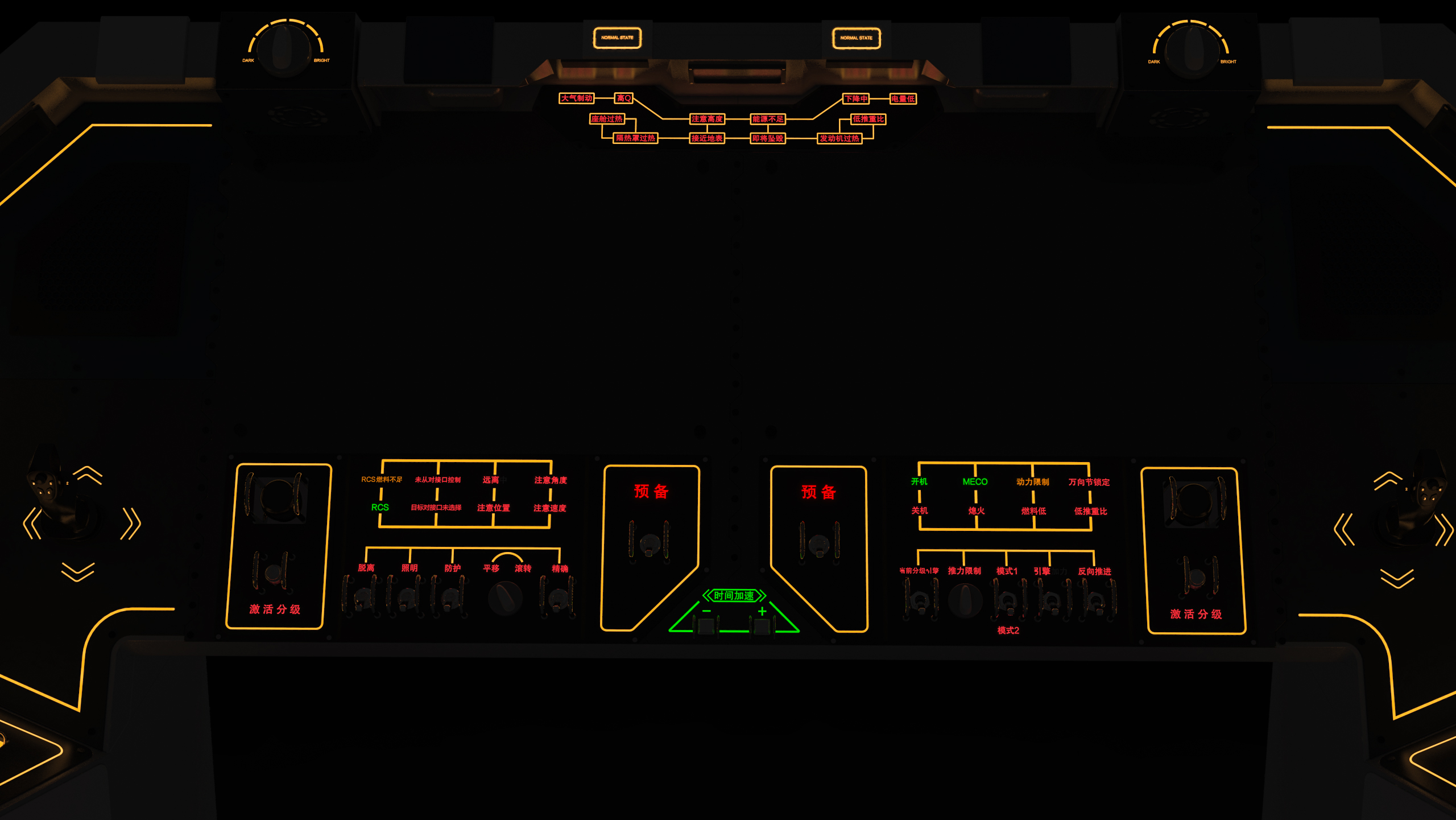Click the green MECO status indicator
This screenshot has width=1456, height=820.
(974, 481)
